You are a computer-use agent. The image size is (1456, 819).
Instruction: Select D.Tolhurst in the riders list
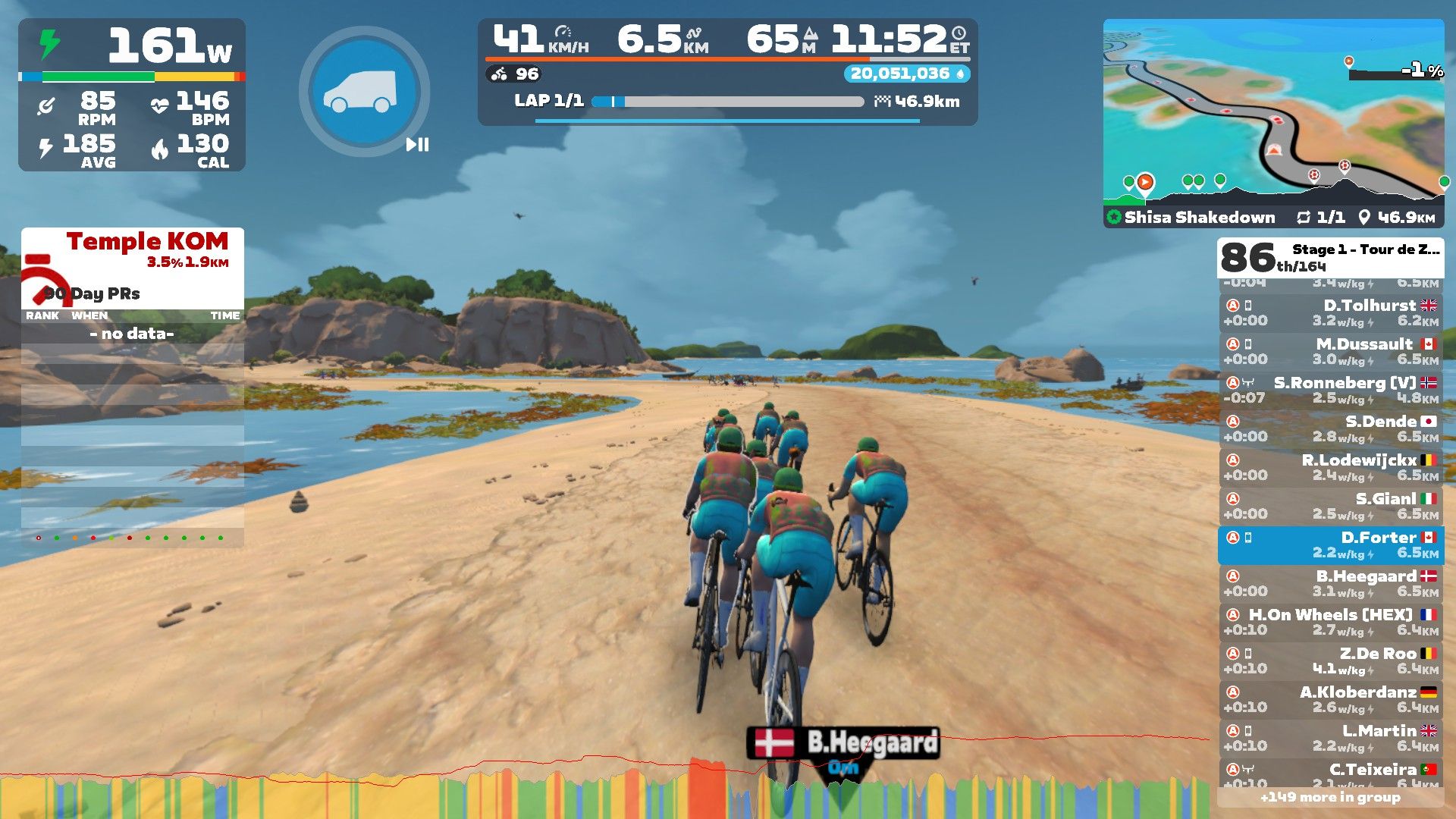point(1330,312)
